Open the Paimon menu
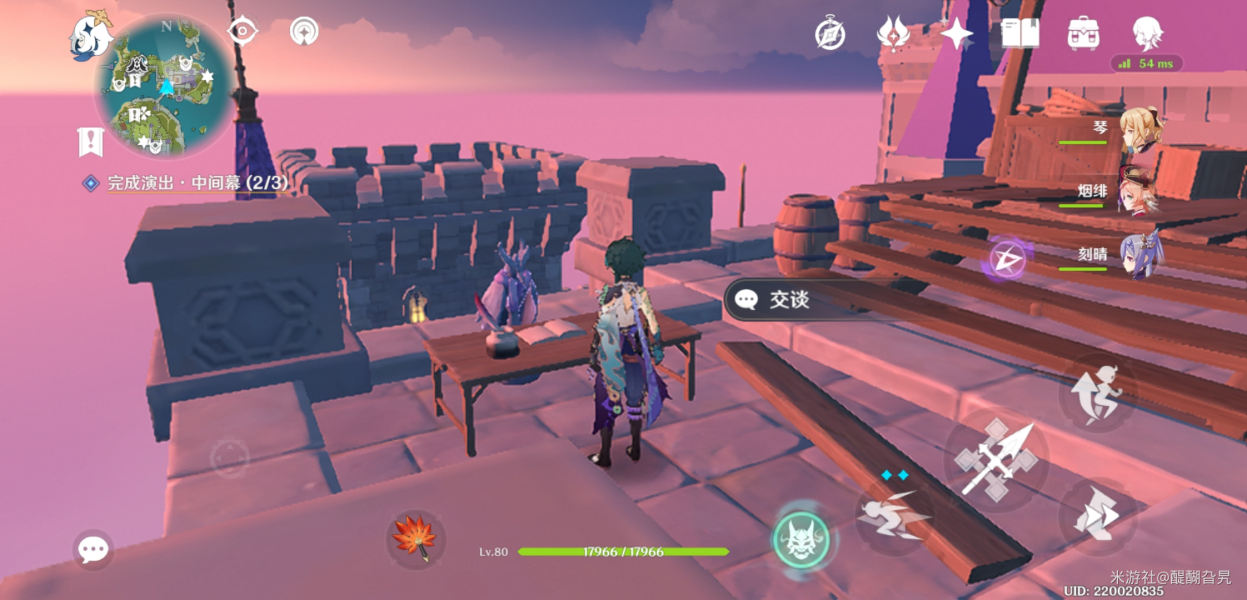The width and height of the screenshot is (1247, 600). [89, 35]
